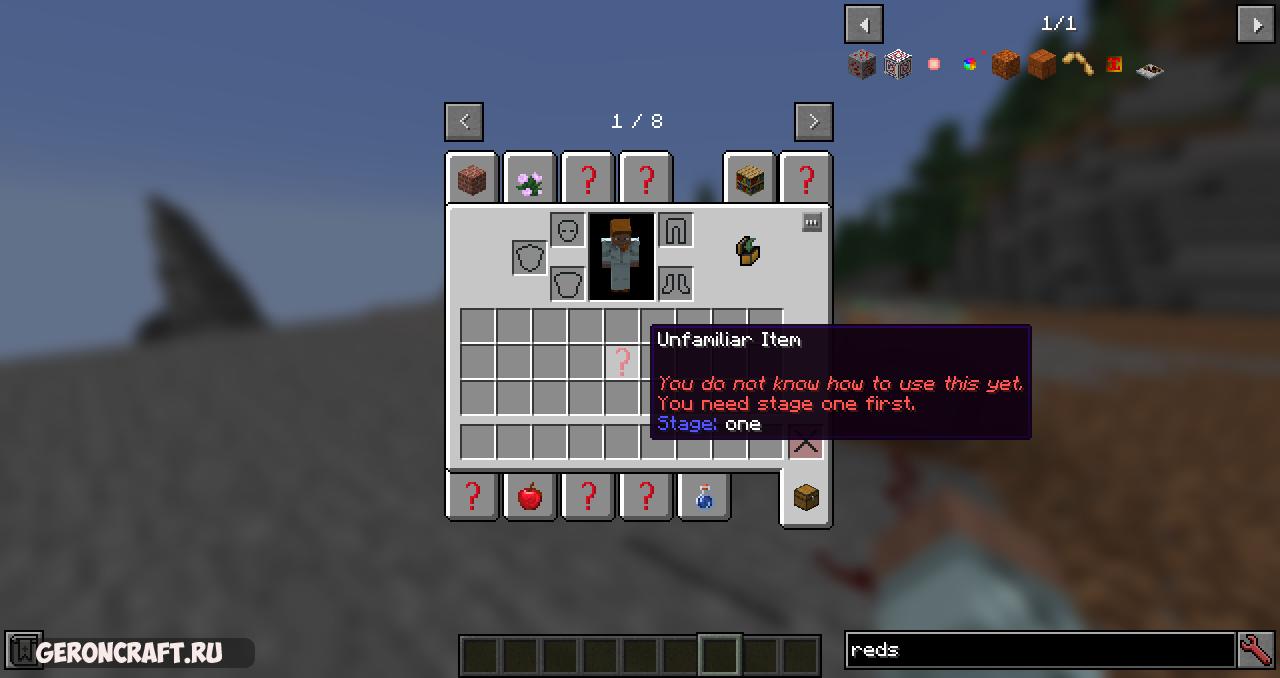This screenshot has width=1280, height=678.
Task: Open the brick block creative tab
Action: (472, 181)
